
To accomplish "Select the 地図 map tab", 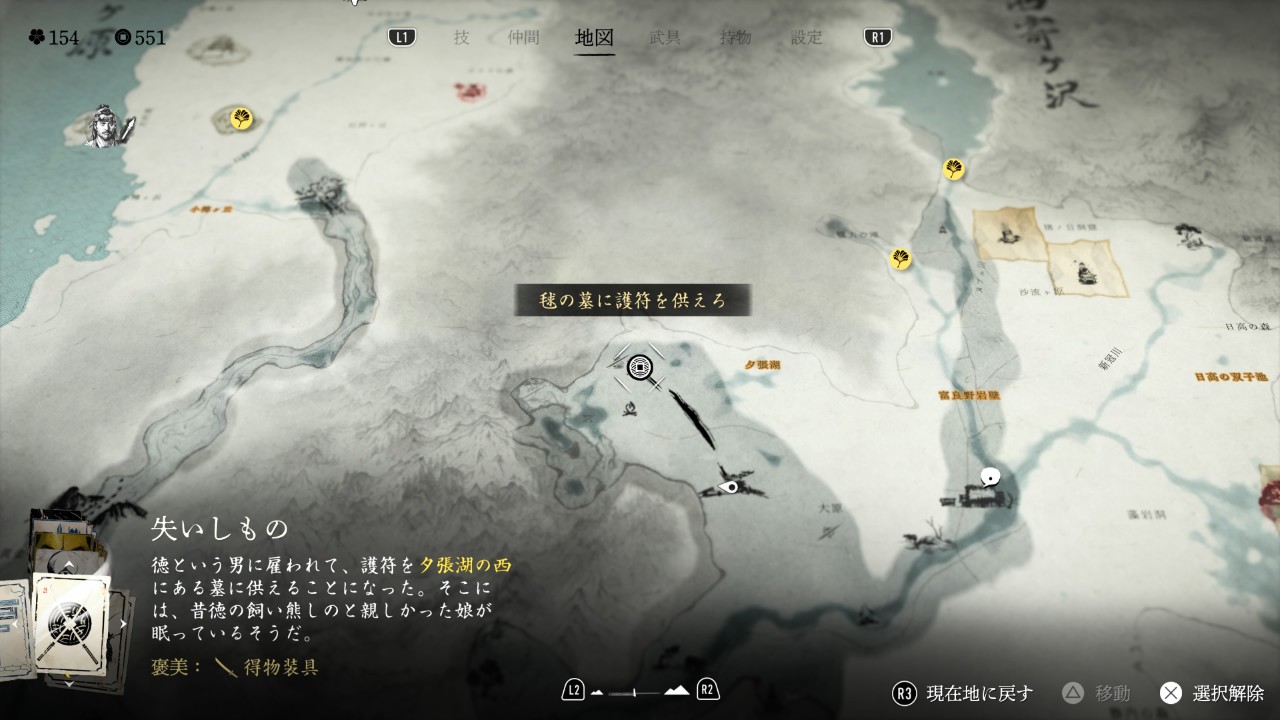I will tap(594, 38).
